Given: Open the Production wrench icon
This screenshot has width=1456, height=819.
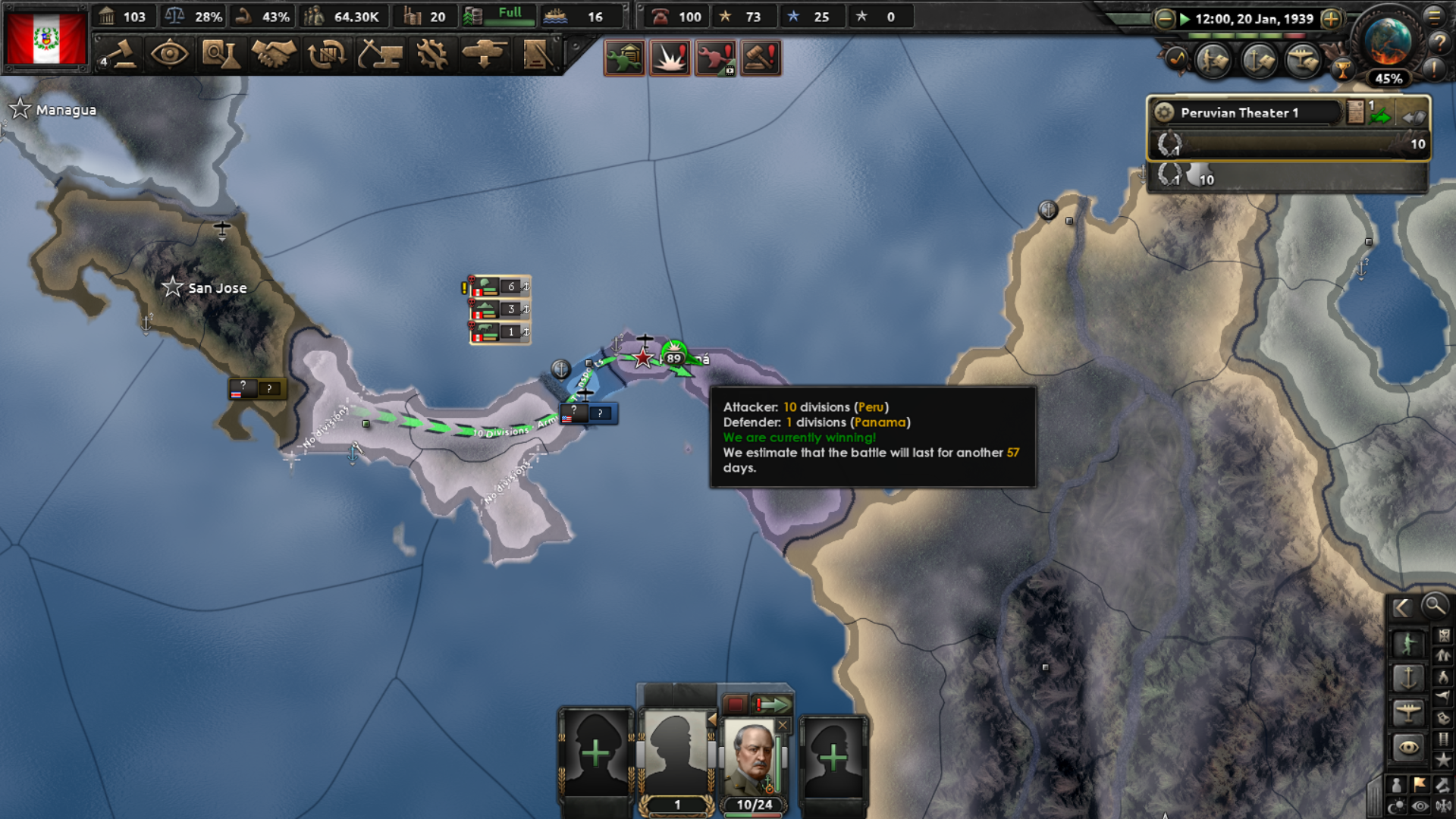Looking at the screenshot, I should click(x=432, y=55).
